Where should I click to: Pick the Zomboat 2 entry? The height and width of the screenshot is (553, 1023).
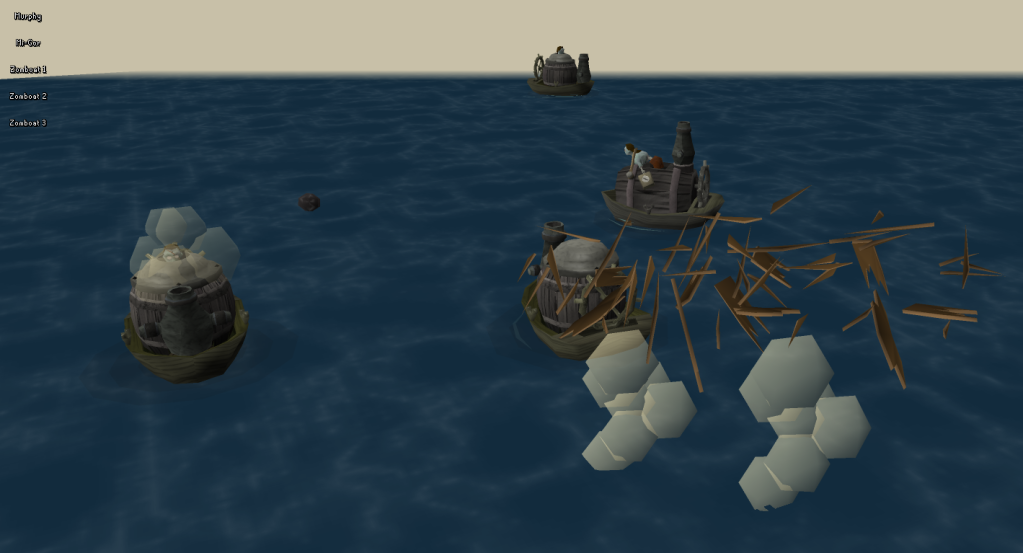pos(28,97)
